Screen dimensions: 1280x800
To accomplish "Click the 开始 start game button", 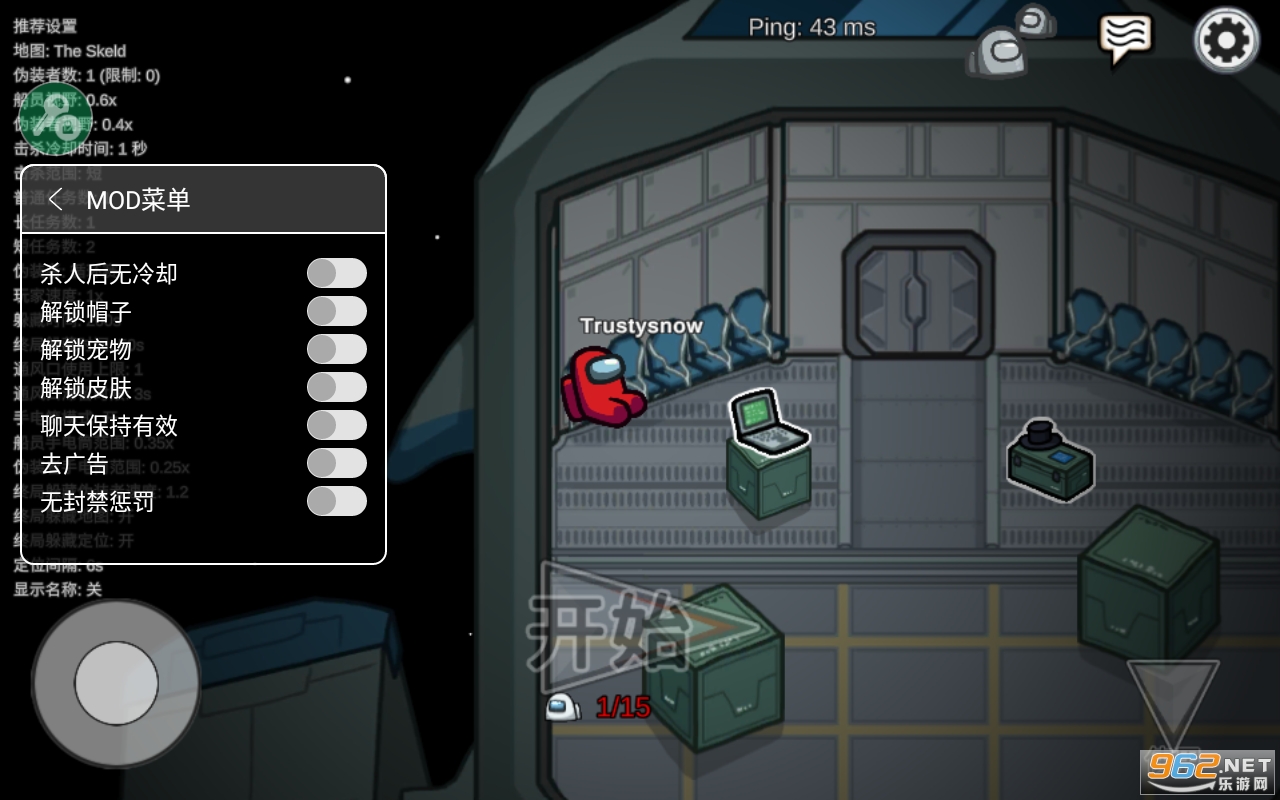I will point(640,630).
